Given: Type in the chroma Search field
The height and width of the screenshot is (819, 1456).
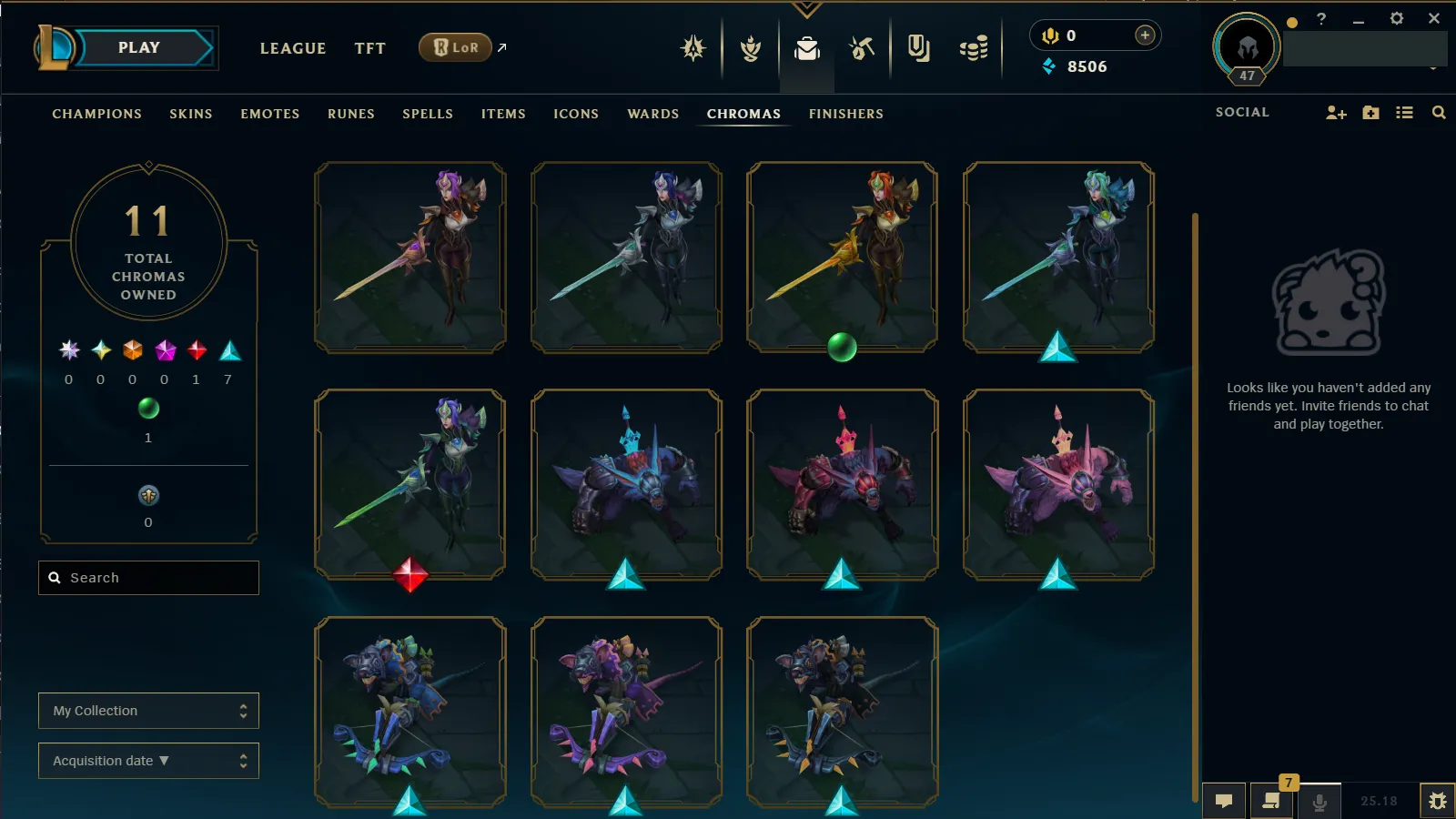Looking at the screenshot, I should coord(155,578).
